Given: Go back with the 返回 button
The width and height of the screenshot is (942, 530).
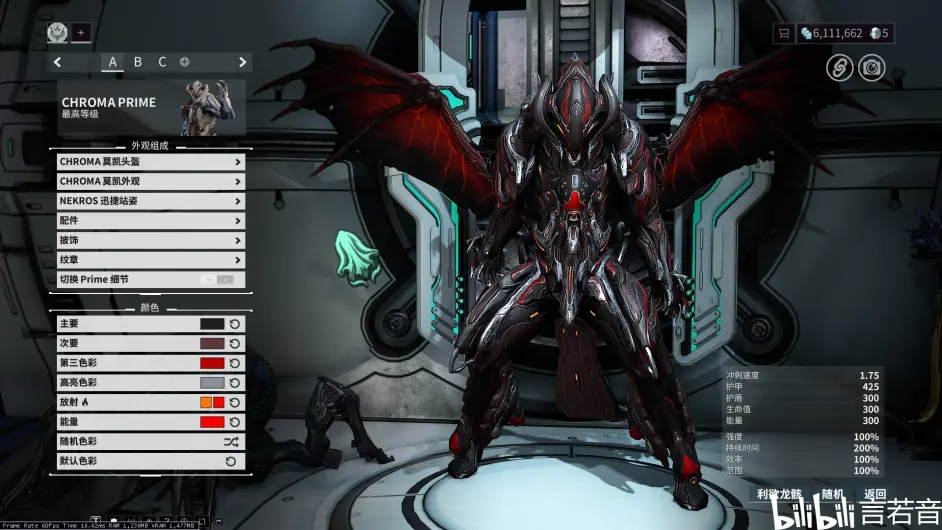Looking at the screenshot, I should tap(875, 494).
